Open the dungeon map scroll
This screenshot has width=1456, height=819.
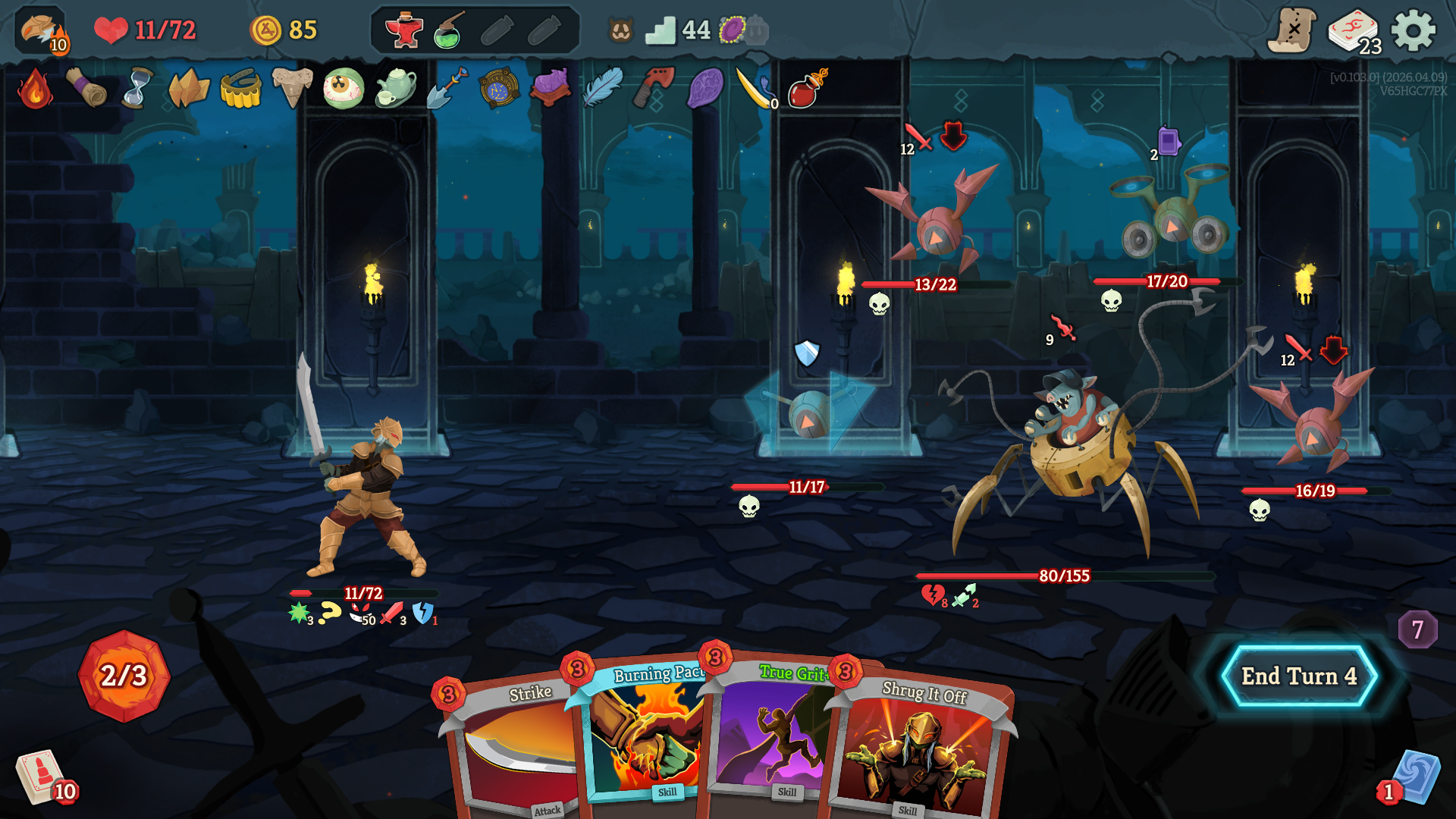pyautogui.click(x=1292, y=30)
